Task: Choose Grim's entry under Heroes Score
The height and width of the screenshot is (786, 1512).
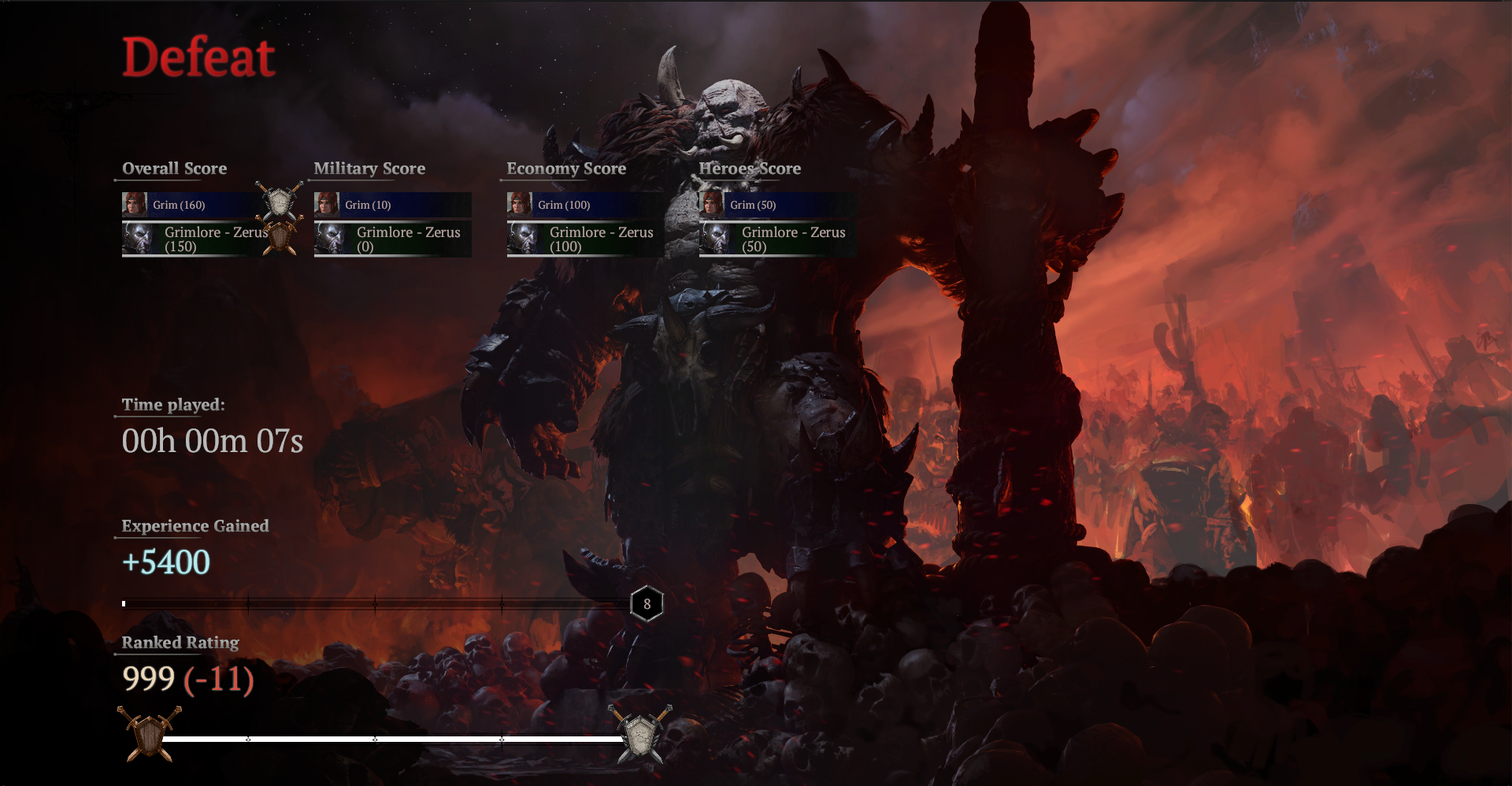Action: click(777, 205)
